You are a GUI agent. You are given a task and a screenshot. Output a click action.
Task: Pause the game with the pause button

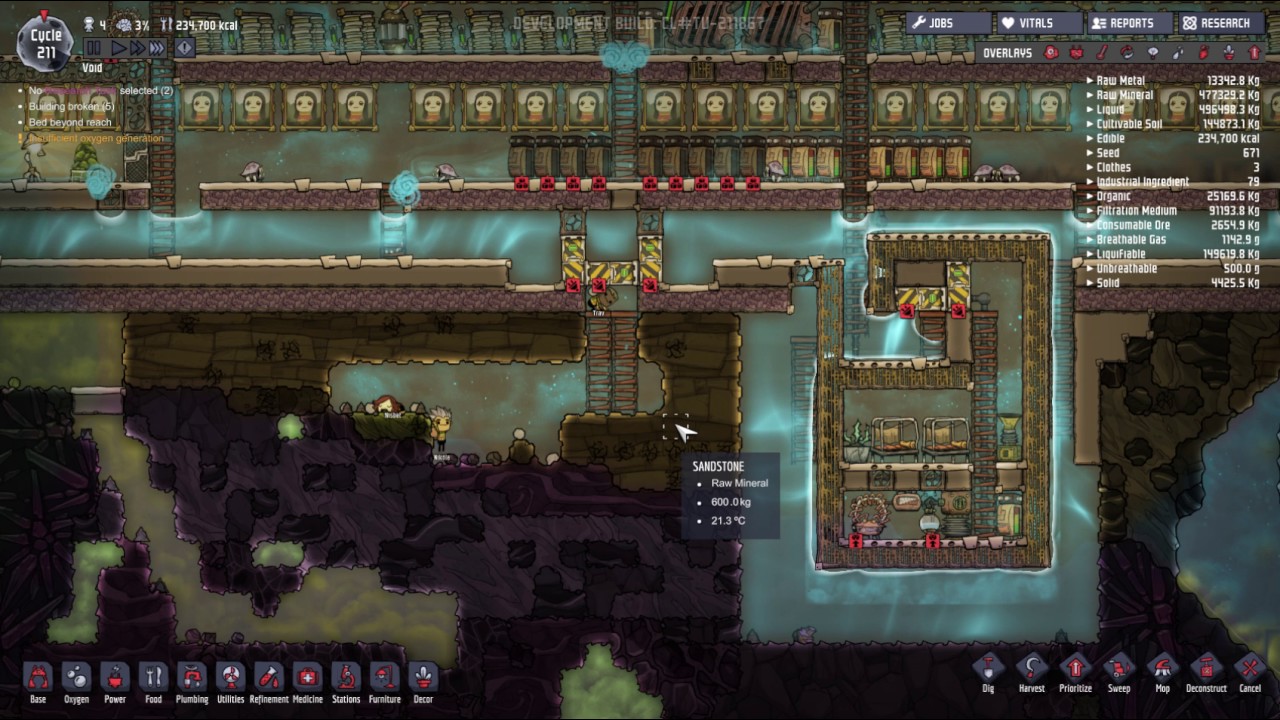[x=94, y=47]
